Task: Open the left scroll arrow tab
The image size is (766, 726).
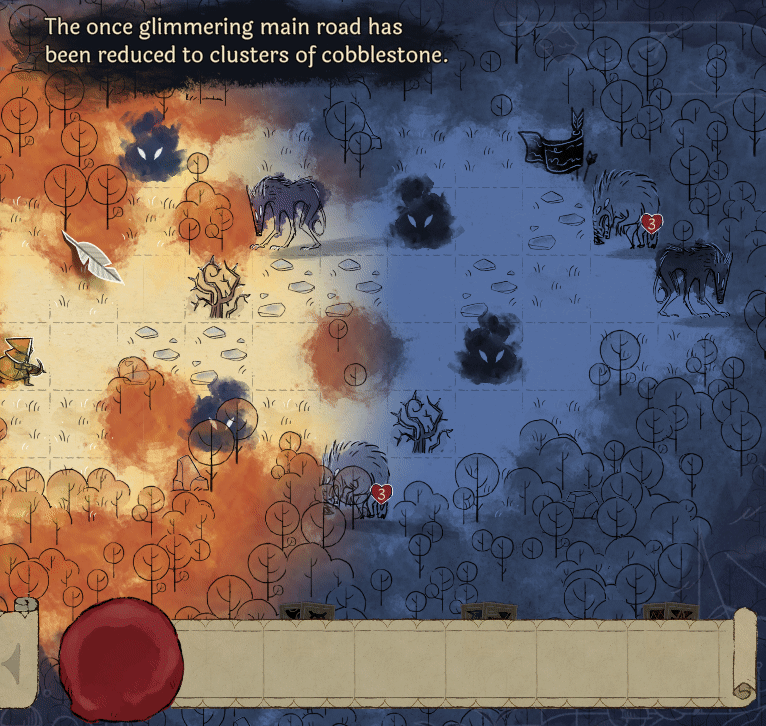Action: pyautogui.click(x=17, y=660)
